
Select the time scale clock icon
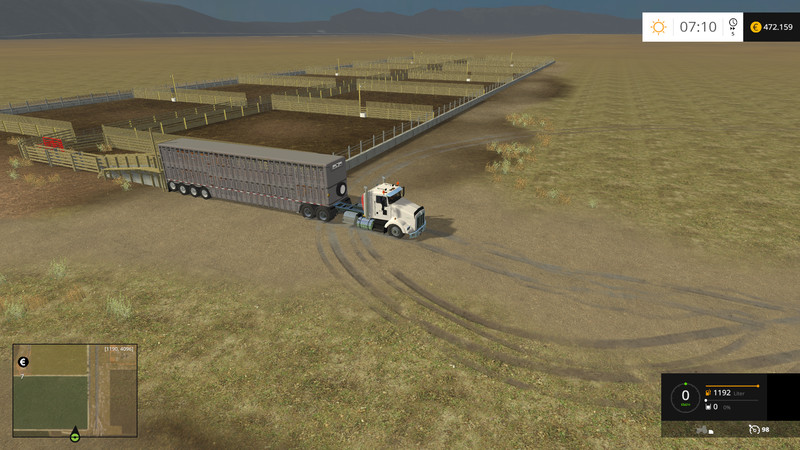tap(733, 24)
